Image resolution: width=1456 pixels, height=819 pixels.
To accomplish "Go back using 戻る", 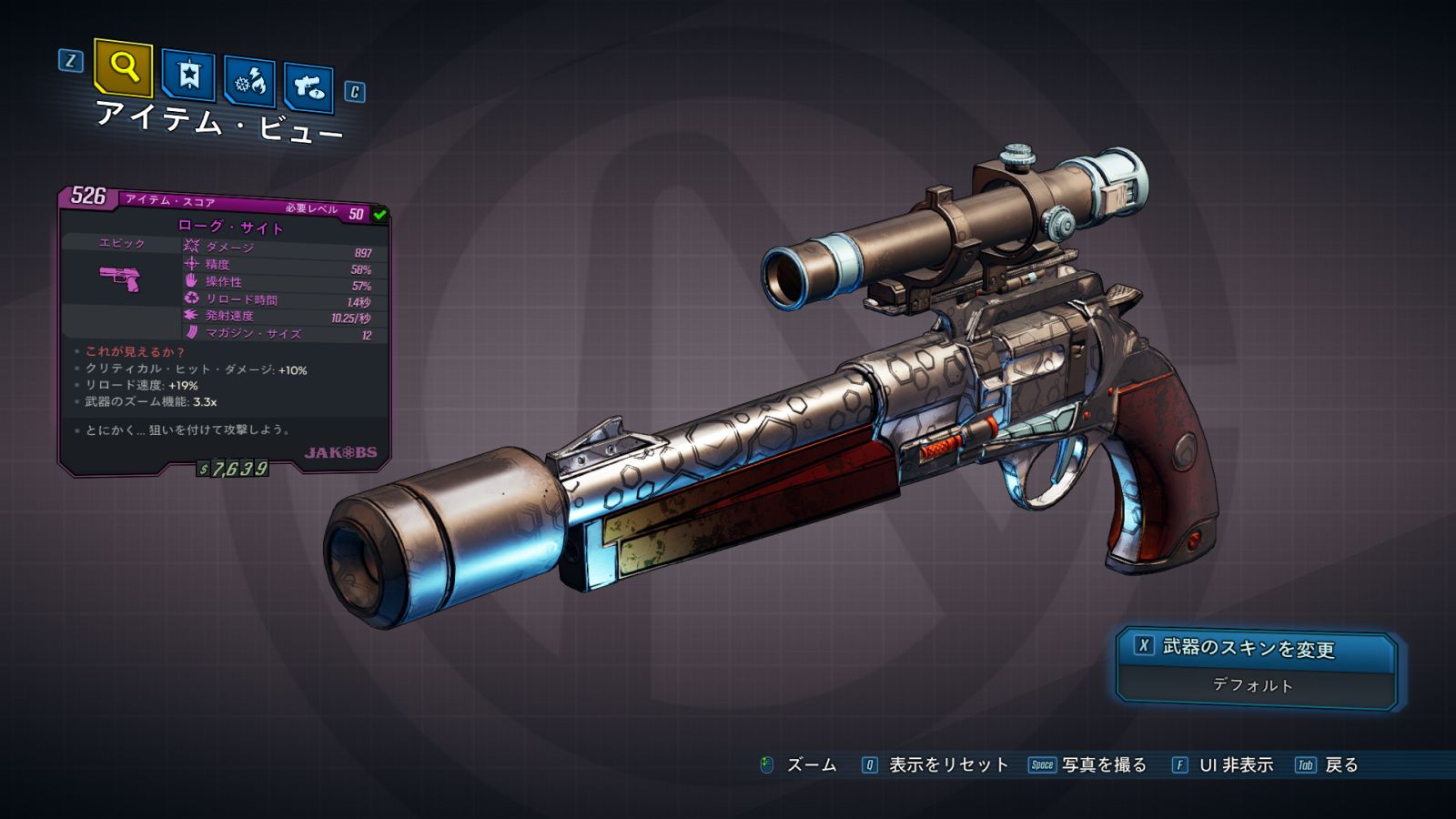I will click(1328, 765).
